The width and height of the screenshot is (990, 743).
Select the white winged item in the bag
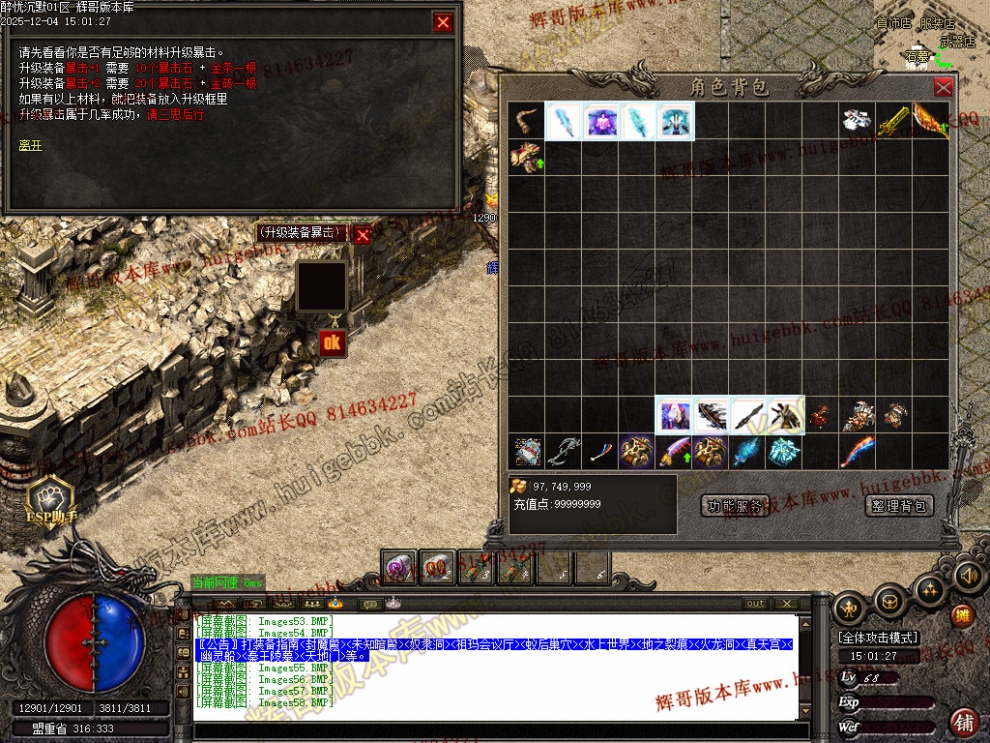tap(856, 122)
